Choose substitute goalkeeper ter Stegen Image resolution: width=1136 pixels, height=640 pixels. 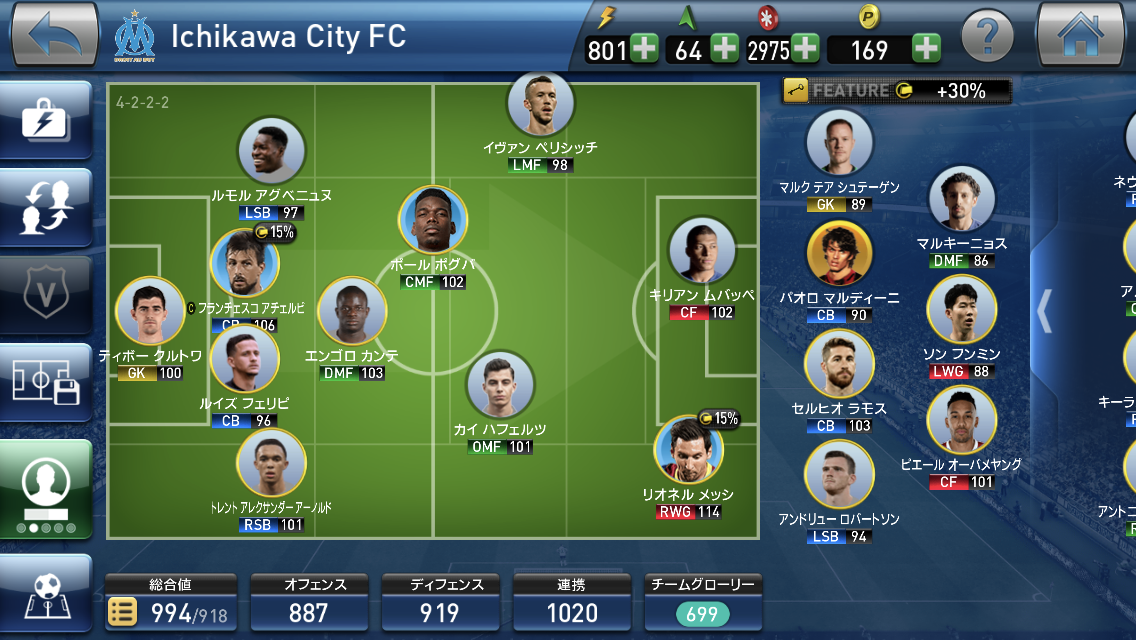(839, 144)
